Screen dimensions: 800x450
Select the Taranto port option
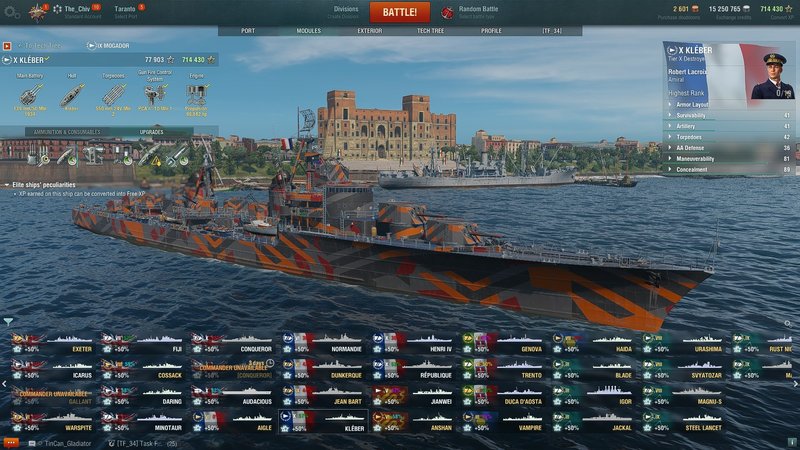click(x=126, y=11)
